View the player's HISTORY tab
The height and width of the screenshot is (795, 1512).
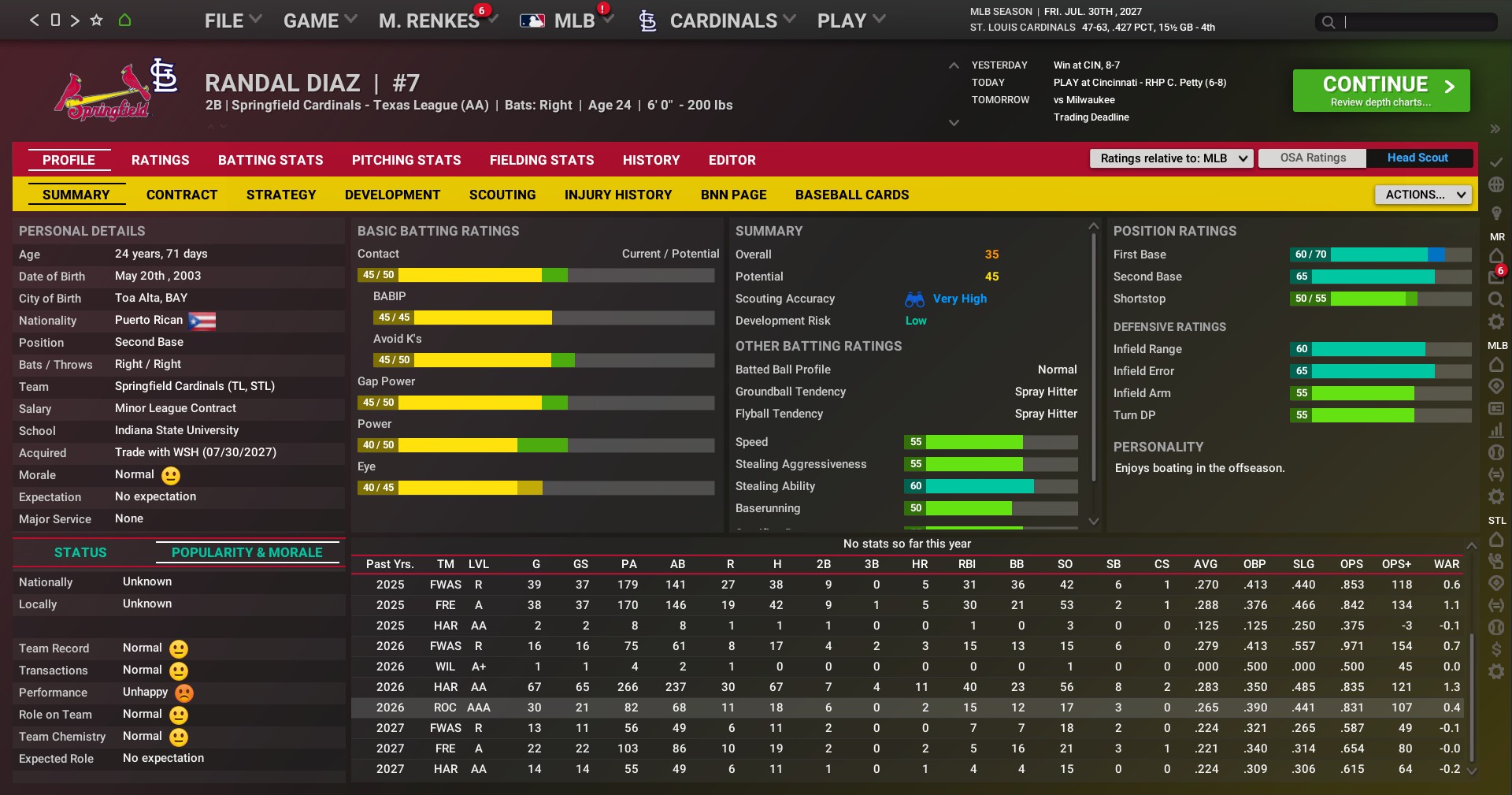pyautogui.click(x=650, y=160)
